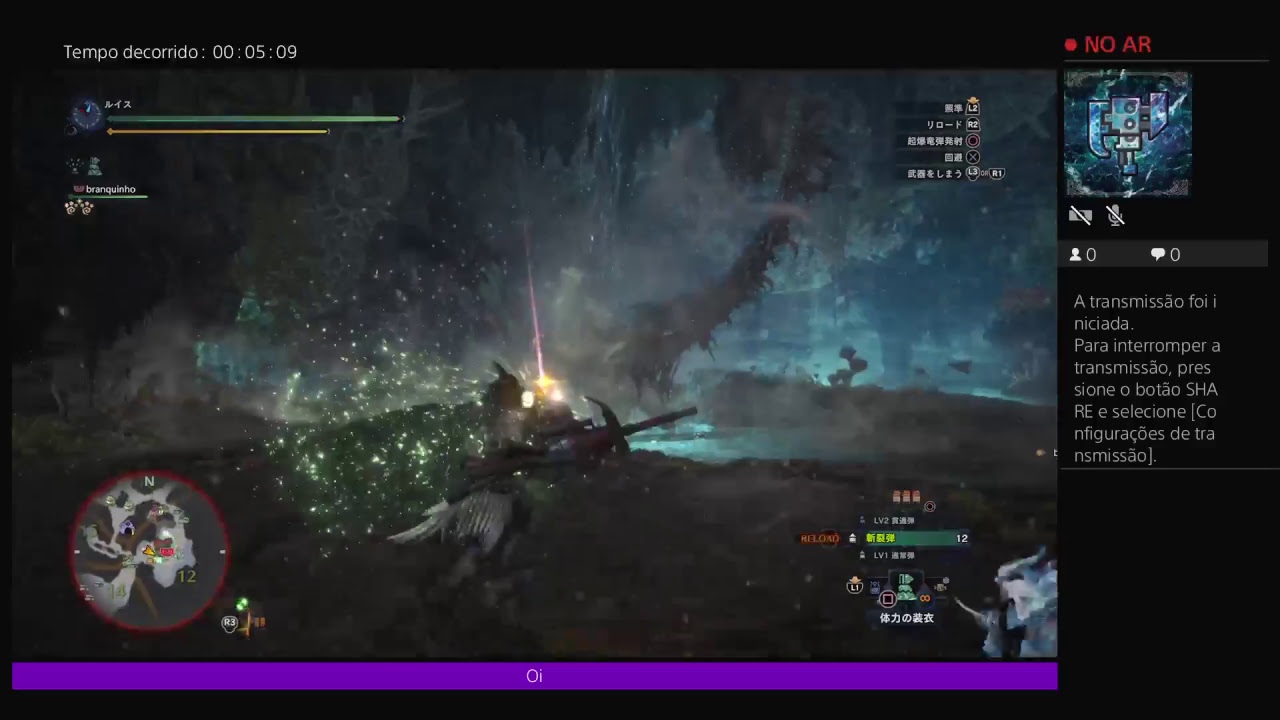Click the Square button icon on mantle gauge
1280x720 pixels.
(x=887, y=598)
